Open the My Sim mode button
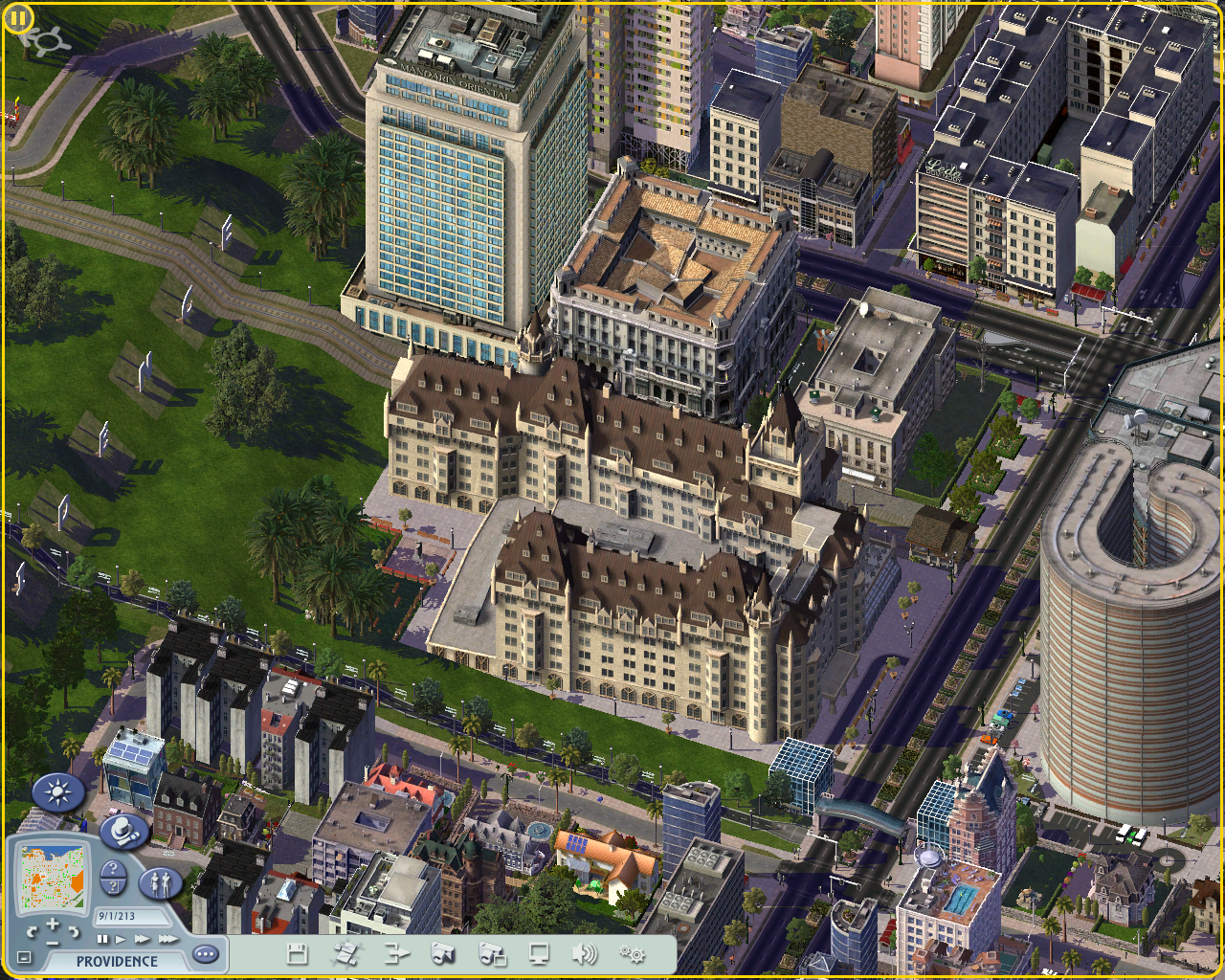 [x=160, y=883]
